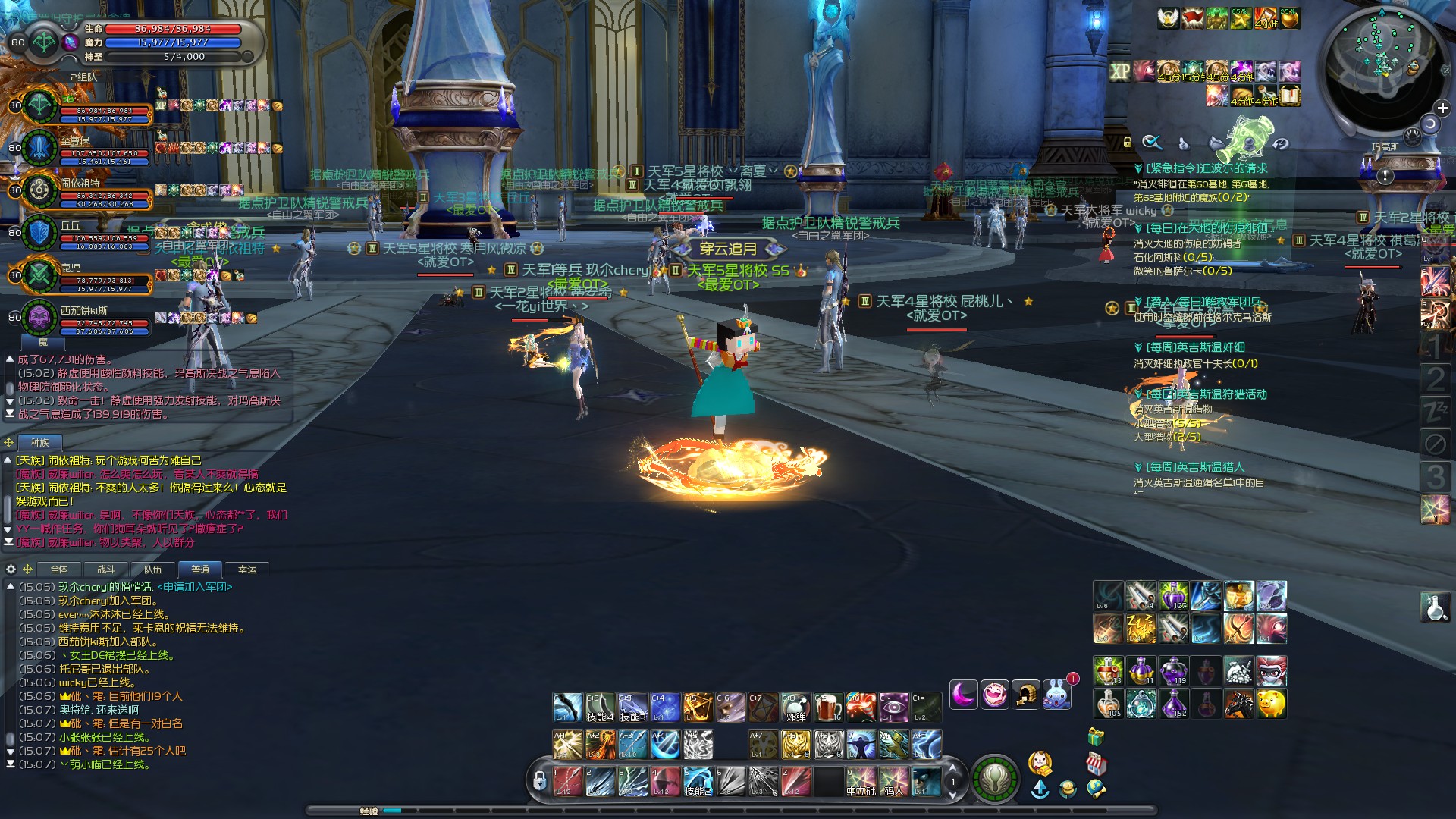Image resolution: width=1456 pixels, height=819 pixels.
Task: Open the pink laughing face emote icon
Action: 994,694
